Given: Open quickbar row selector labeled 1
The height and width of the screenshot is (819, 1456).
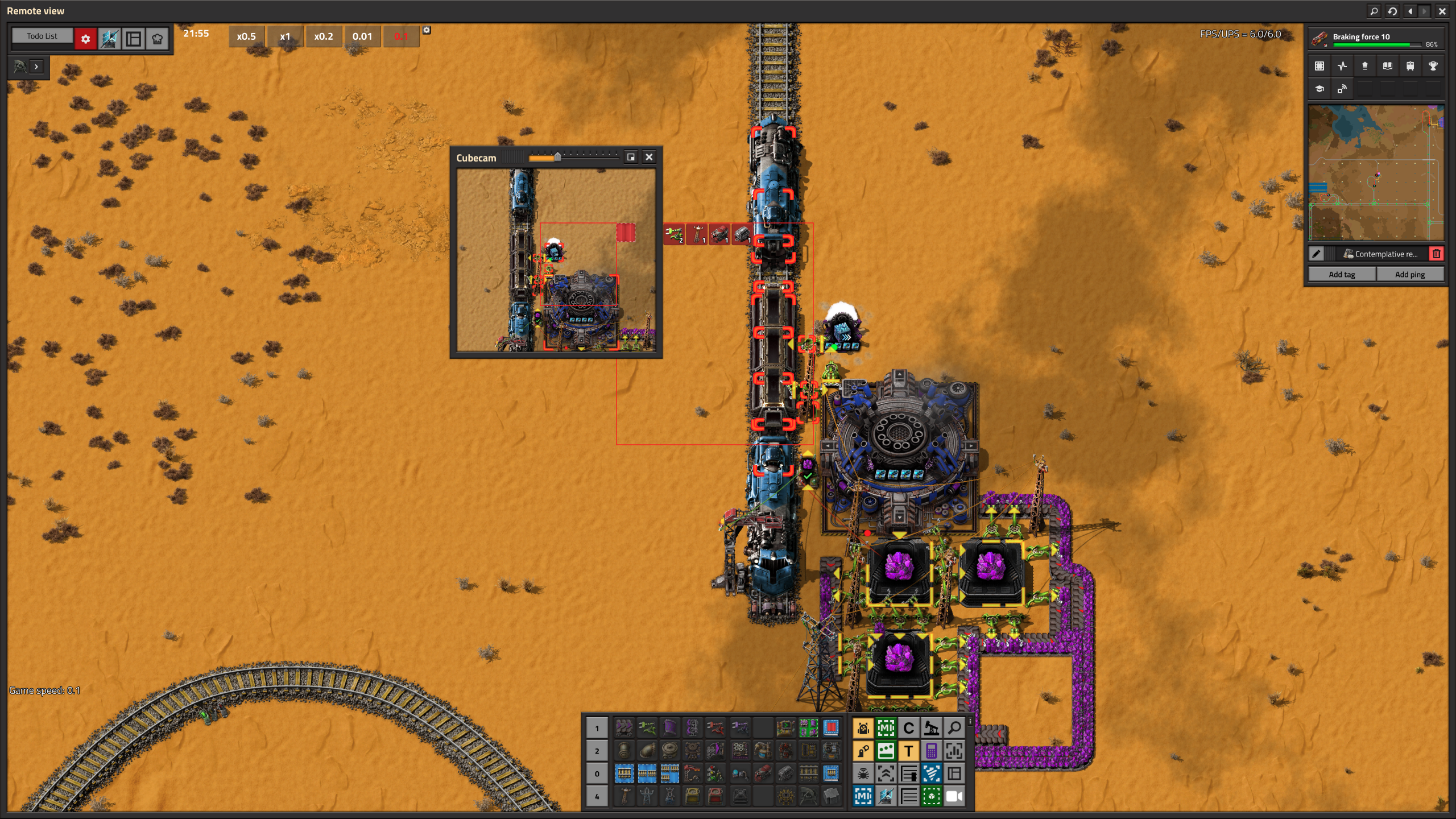Looking at the screenshot, I should [x=597, y=728].
